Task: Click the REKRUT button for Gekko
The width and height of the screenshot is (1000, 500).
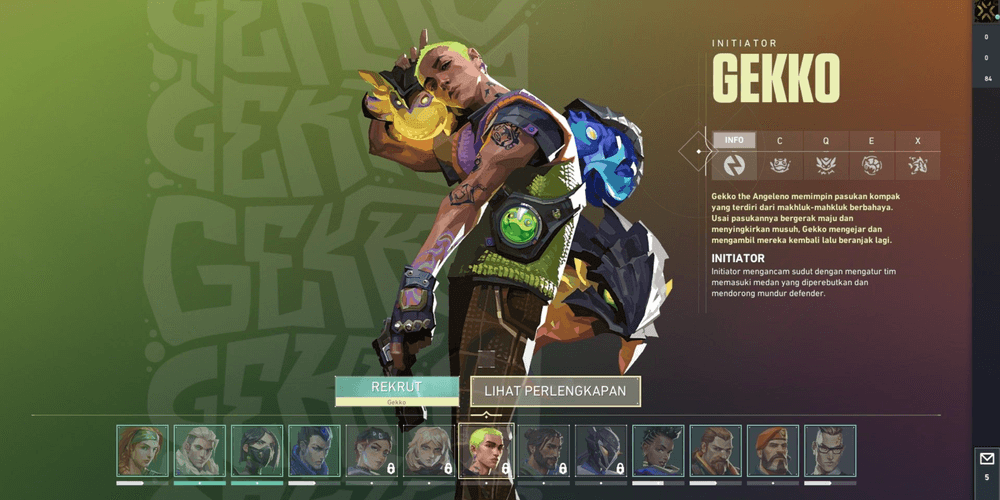Action: pyautogui.click(x=396, y=390)
